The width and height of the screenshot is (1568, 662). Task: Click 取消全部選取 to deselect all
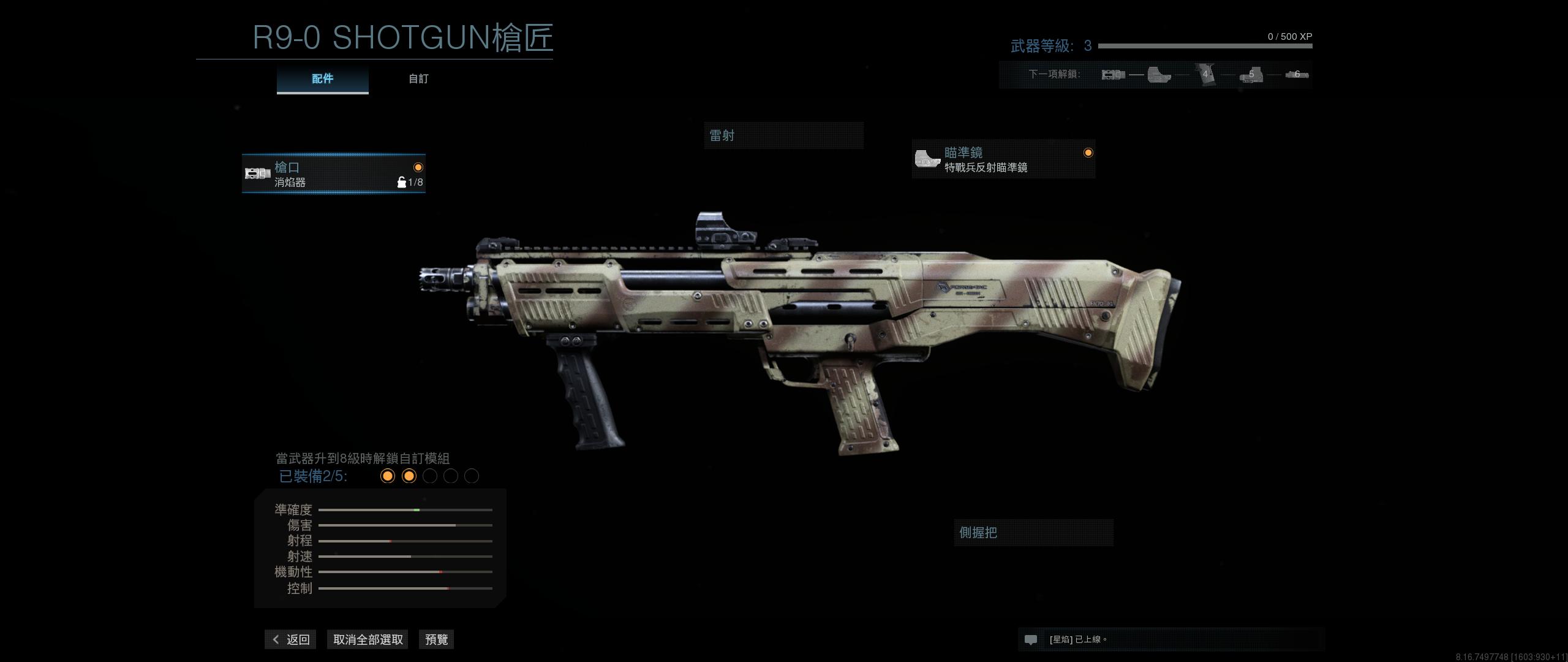(x=367, y=639)
